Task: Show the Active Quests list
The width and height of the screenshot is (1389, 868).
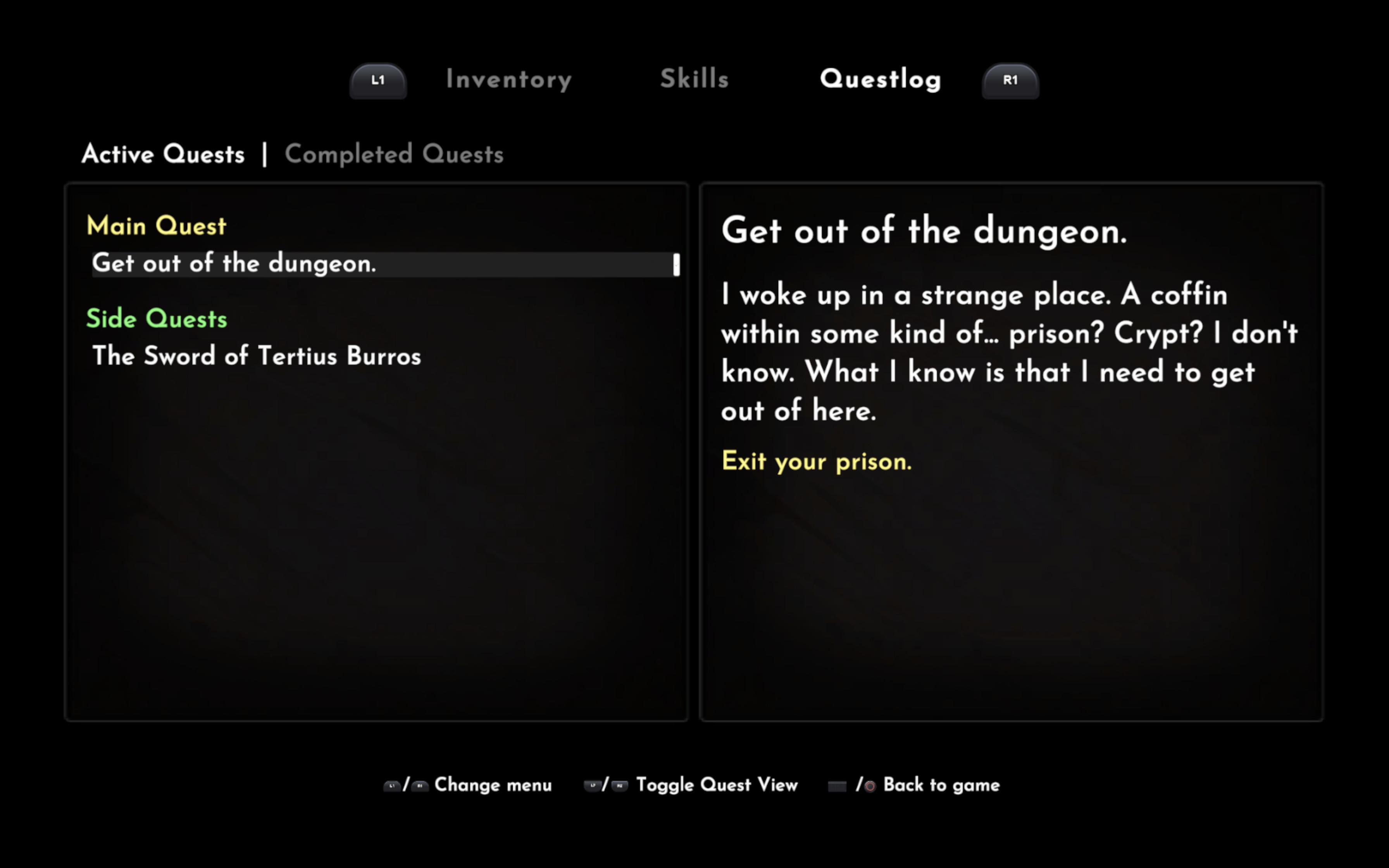Action: tap(163, 154)
